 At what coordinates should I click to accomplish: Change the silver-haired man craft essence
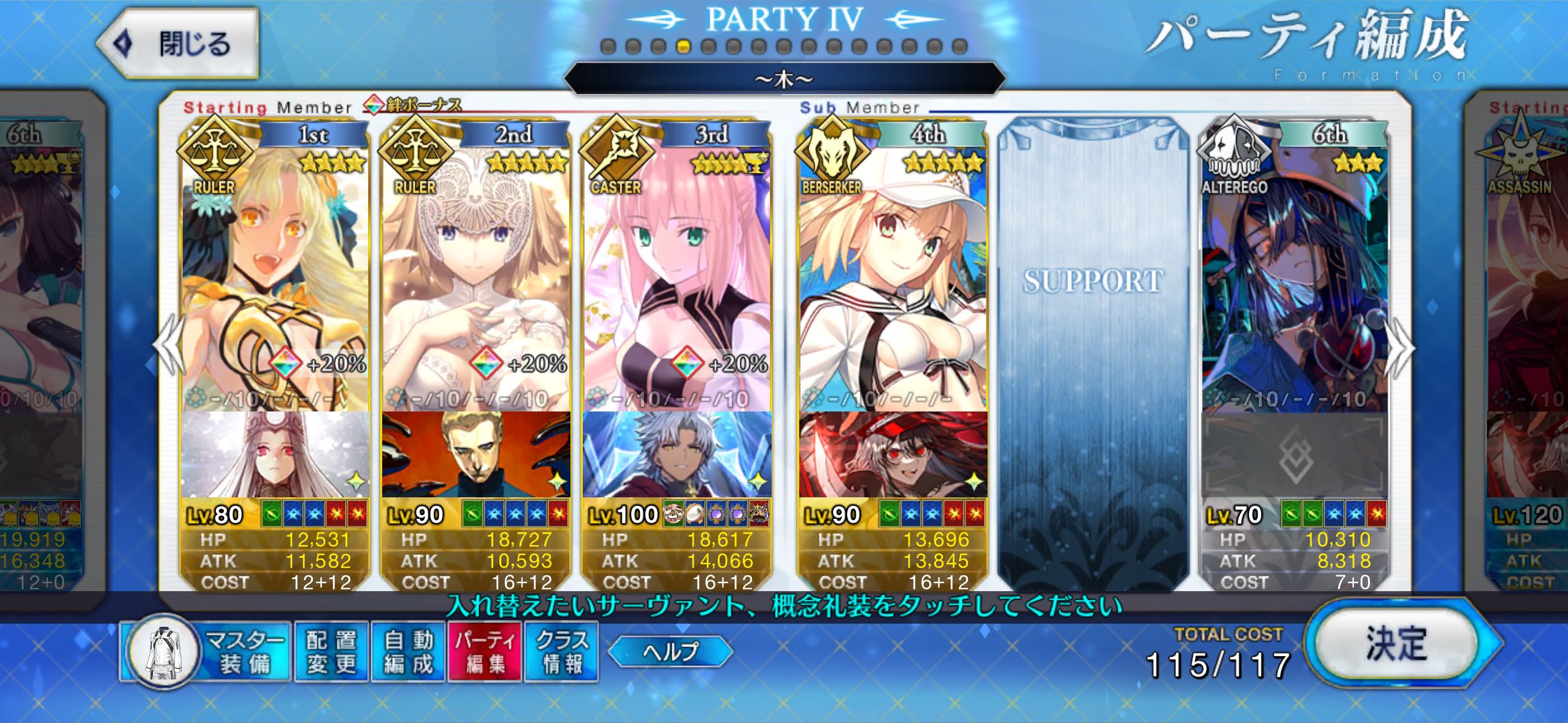tap(677, 454)
